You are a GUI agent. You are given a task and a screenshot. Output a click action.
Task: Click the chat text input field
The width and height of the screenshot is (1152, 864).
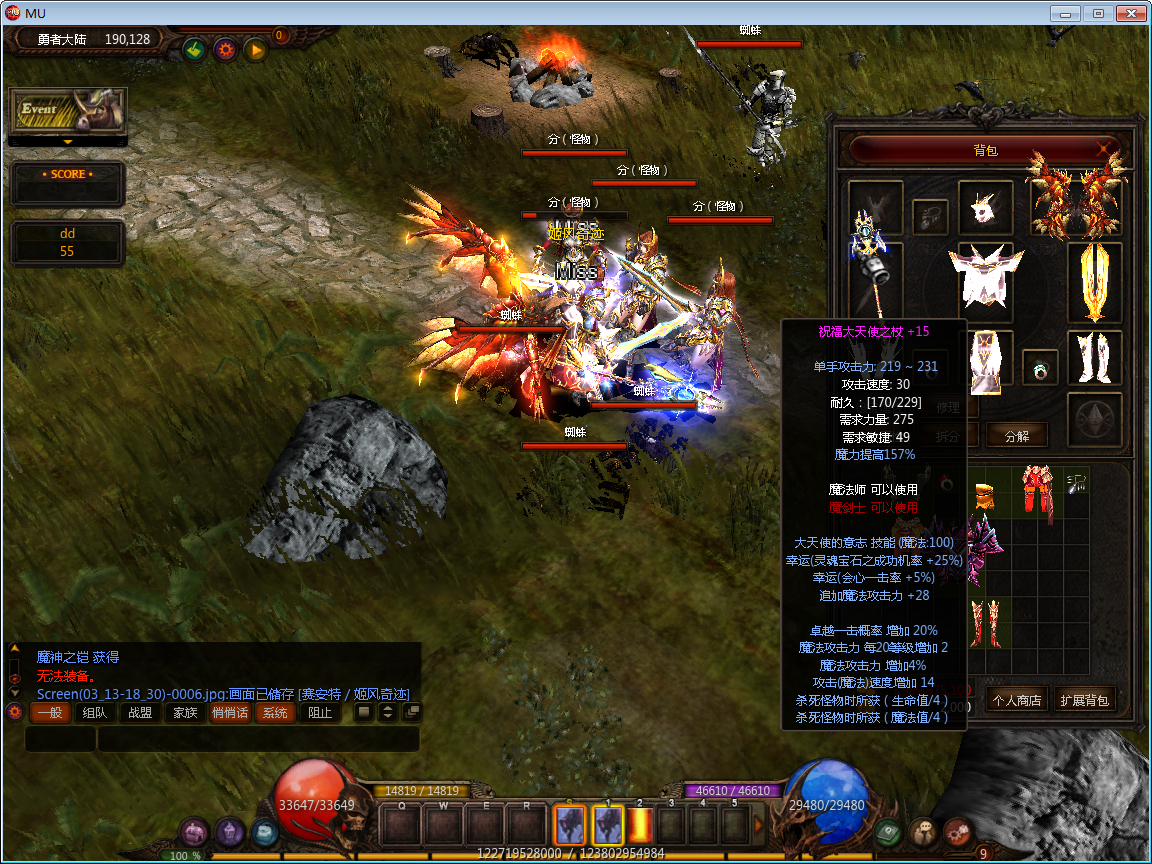click(257, 739)
